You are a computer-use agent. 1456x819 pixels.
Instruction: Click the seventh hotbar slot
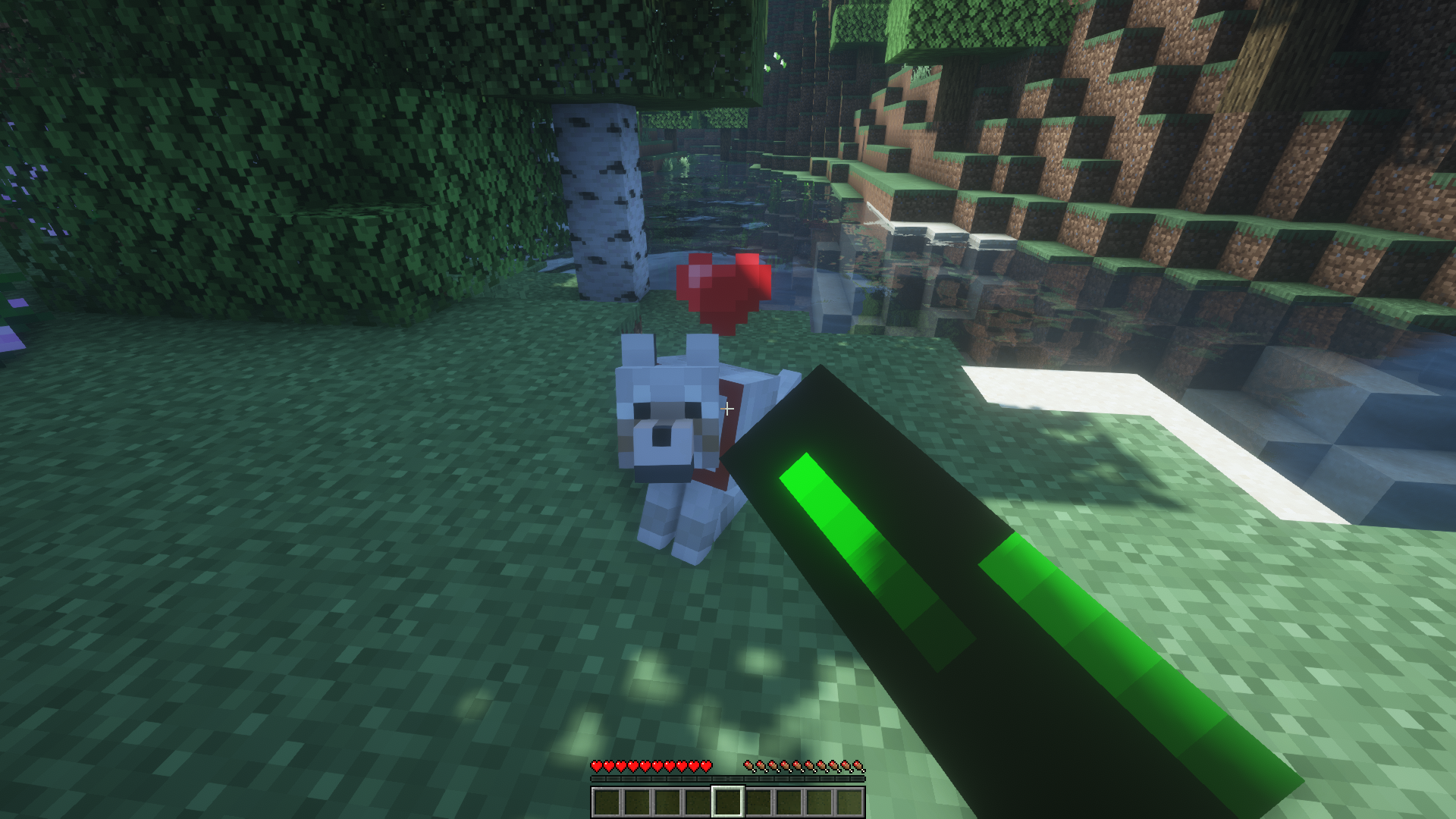pyautogui.click(x=789, y=801)
